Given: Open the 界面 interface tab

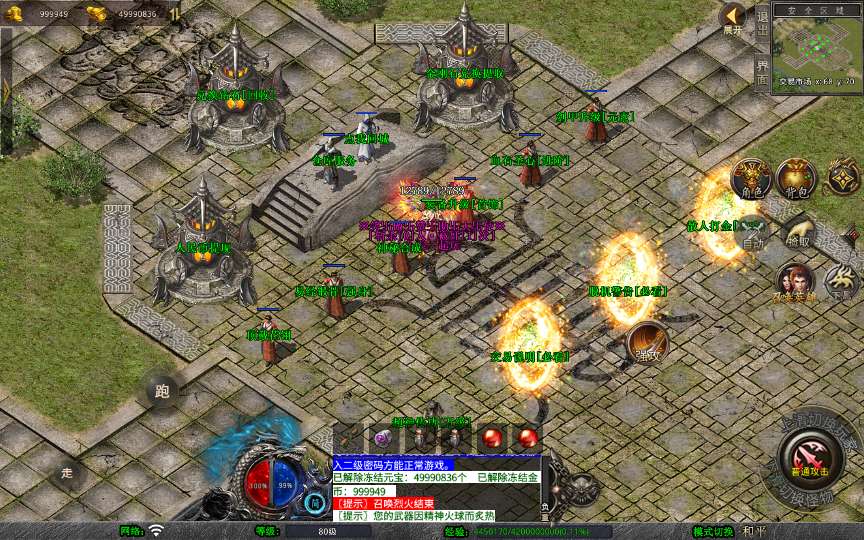Looking at the screenshot, I should click(x=763, y=72).
